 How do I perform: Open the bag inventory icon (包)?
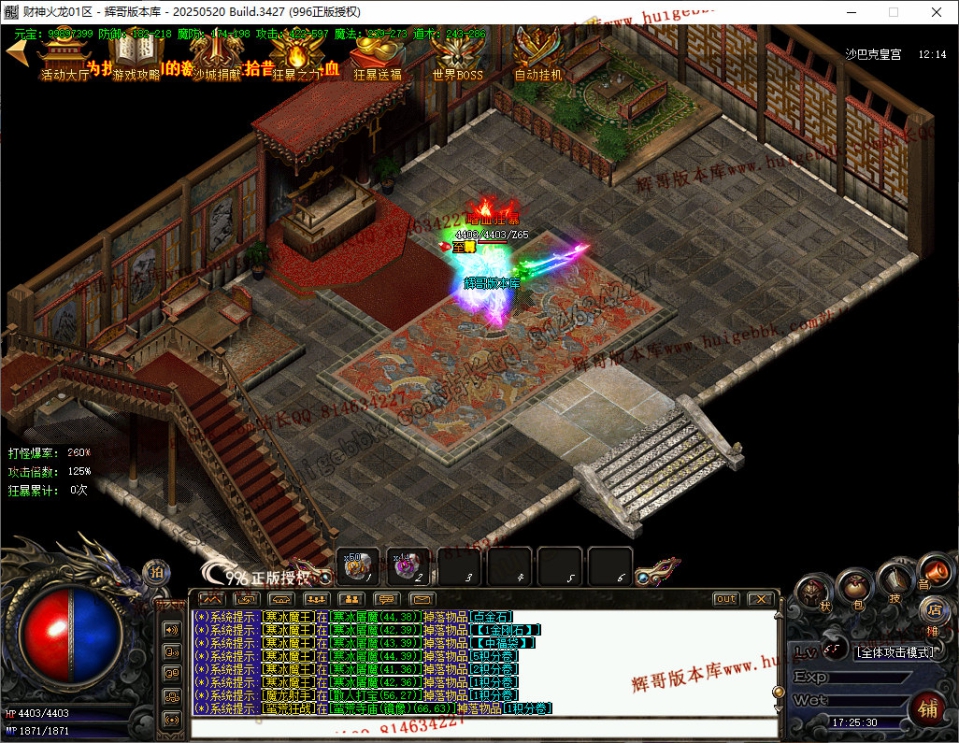pyautogui.click(x=855, y=586)
